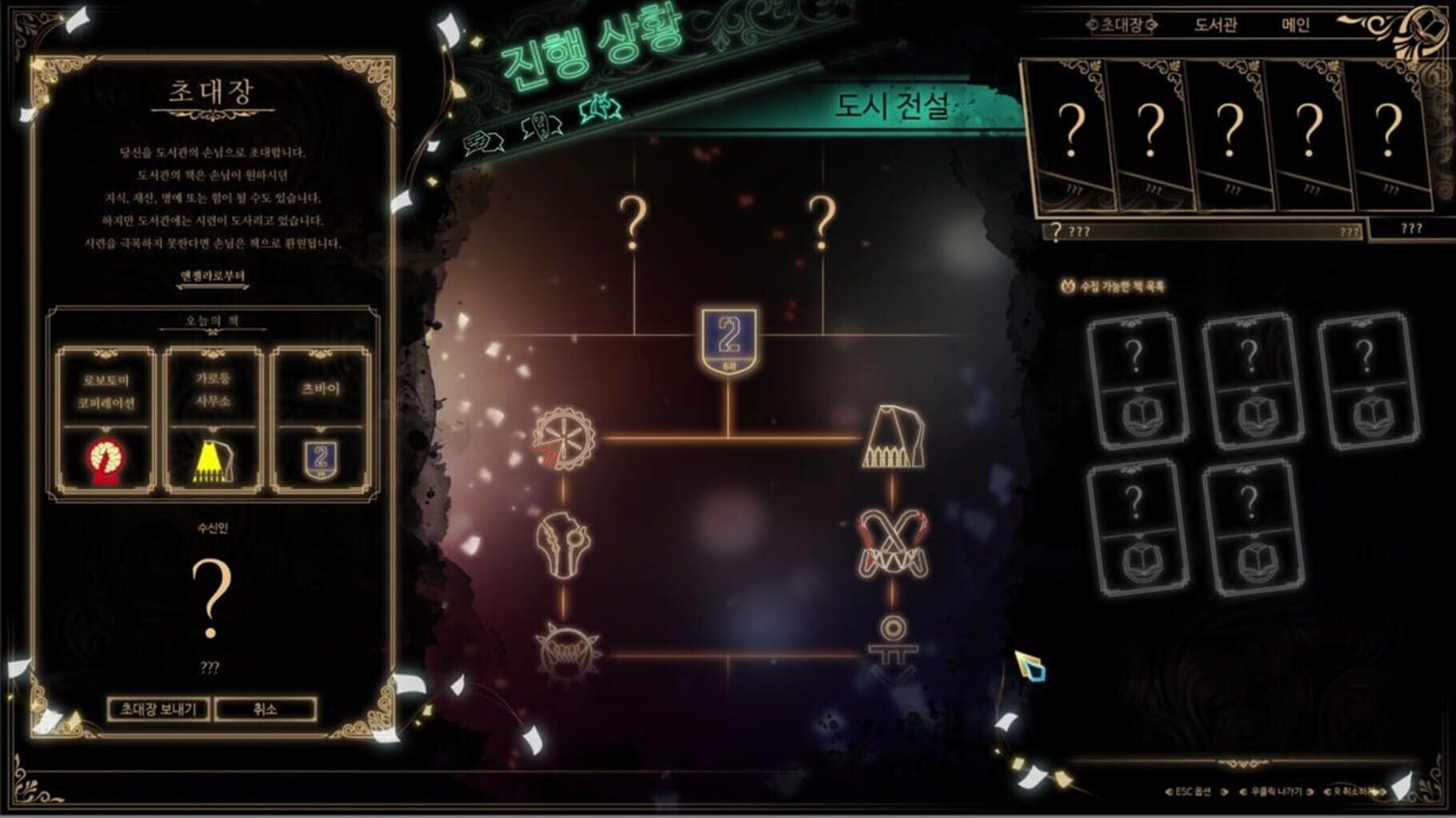Click the gear-wheel node in the progress tree

point(565,438)
